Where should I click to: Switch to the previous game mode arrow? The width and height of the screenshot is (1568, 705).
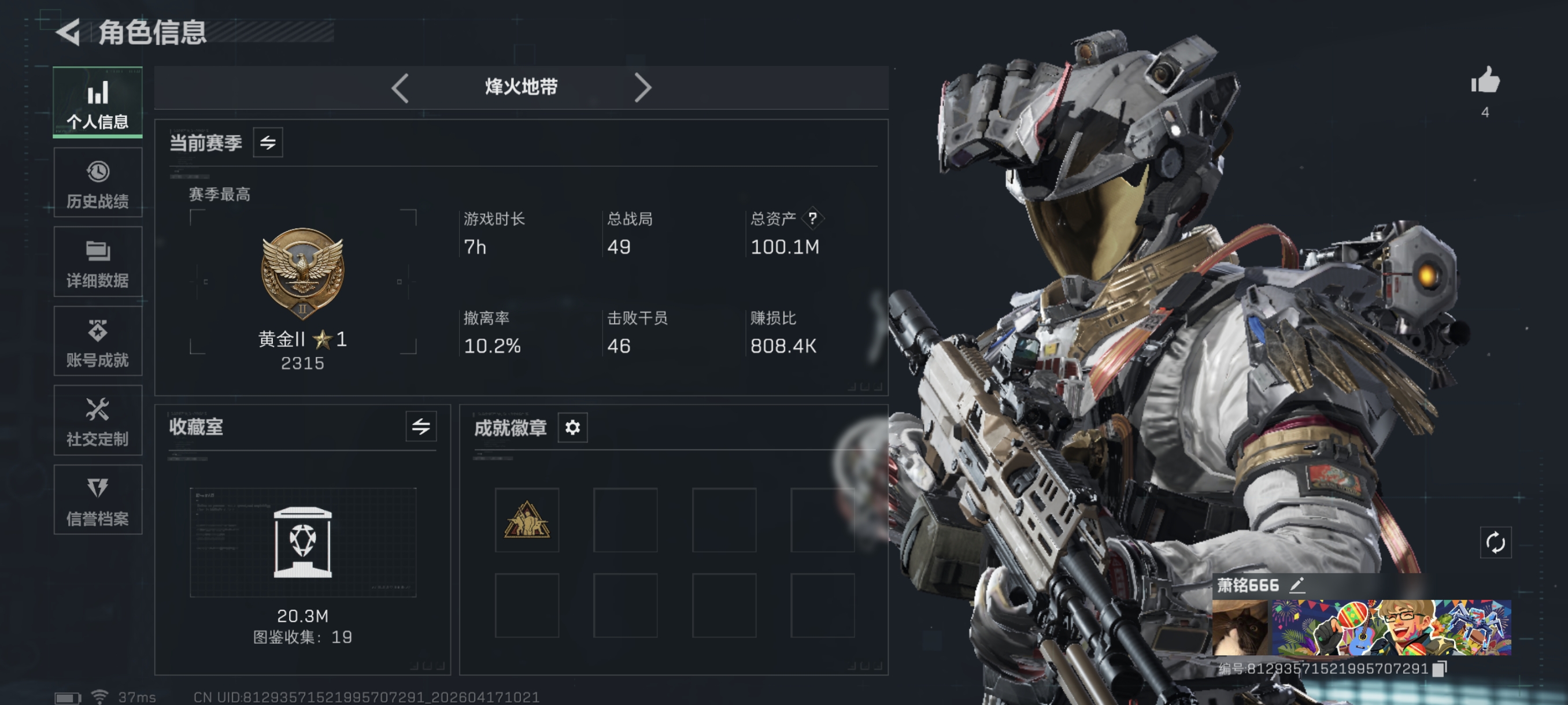400,88
